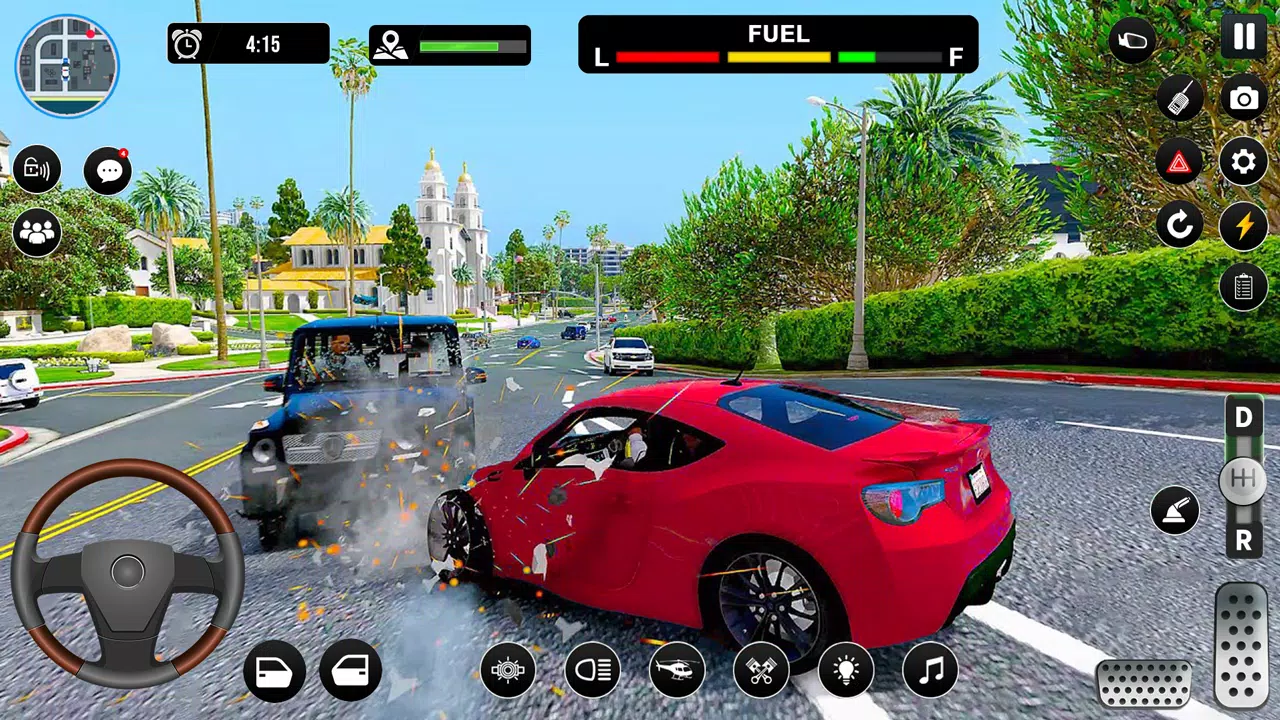Tap the remote car unlock icon
This screenshot has height=720, width=1280.
tap(37, 169)
